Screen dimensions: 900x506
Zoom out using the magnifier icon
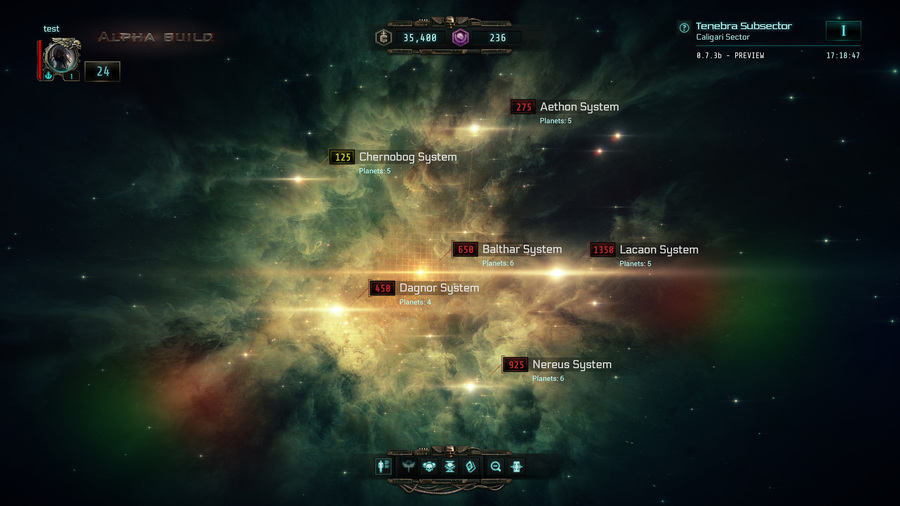pyautogui.click(x=495, y=466)
